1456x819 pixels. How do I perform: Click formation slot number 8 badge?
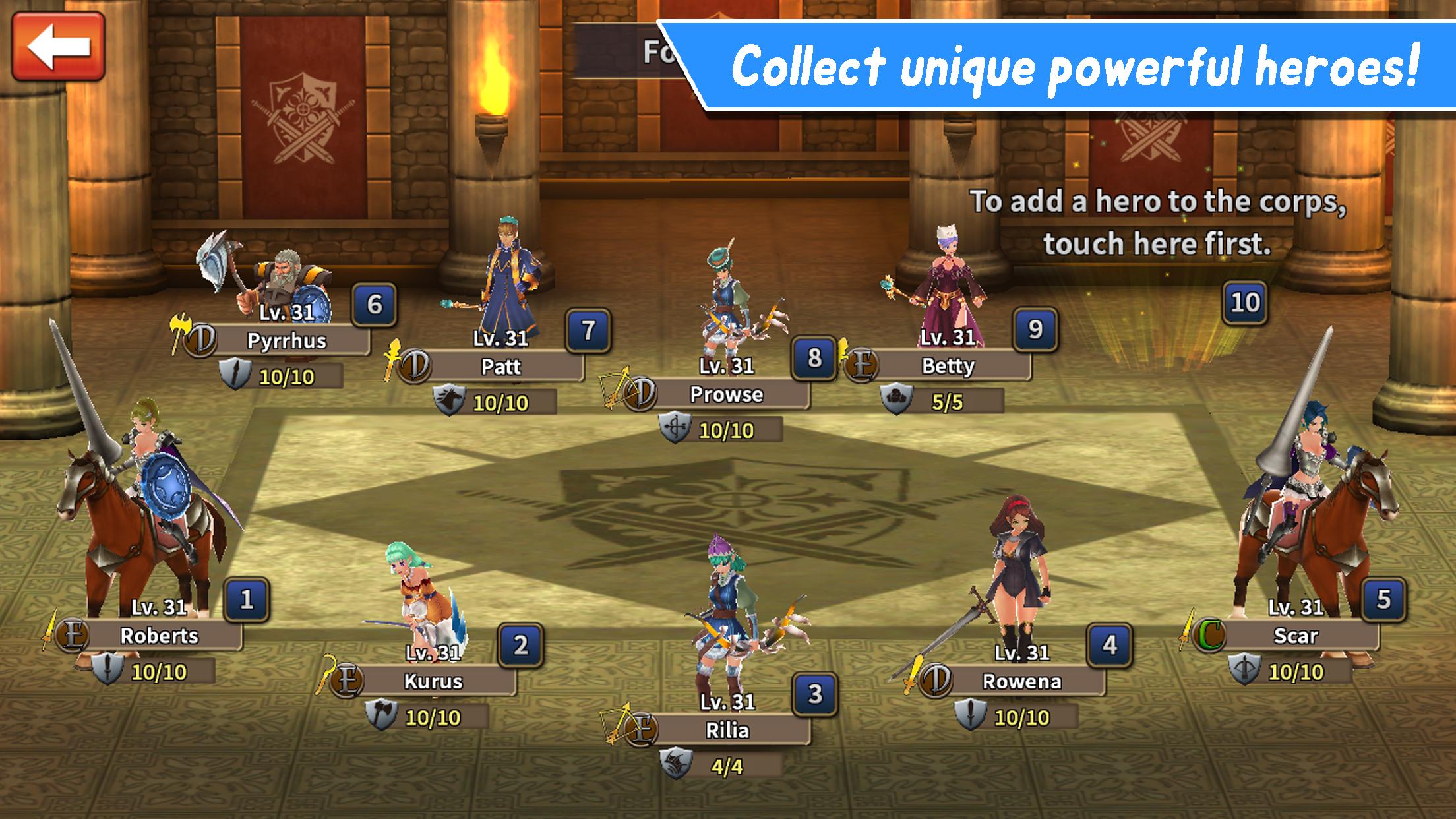tap(814, 358)
